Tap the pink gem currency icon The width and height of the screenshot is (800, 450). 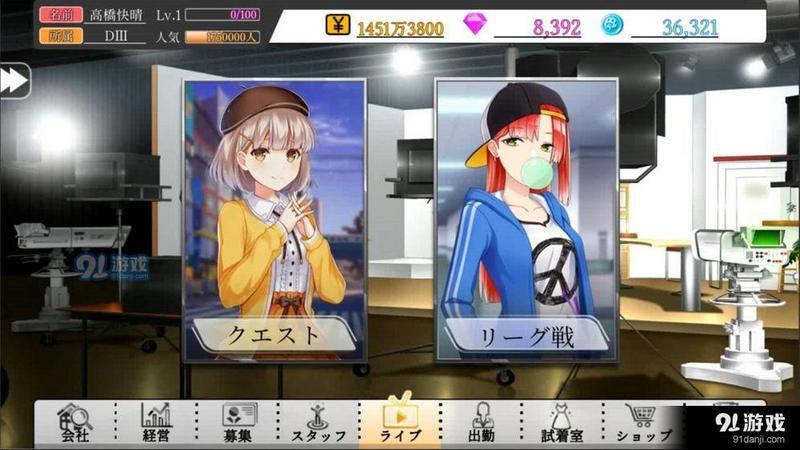pos(474,27)
